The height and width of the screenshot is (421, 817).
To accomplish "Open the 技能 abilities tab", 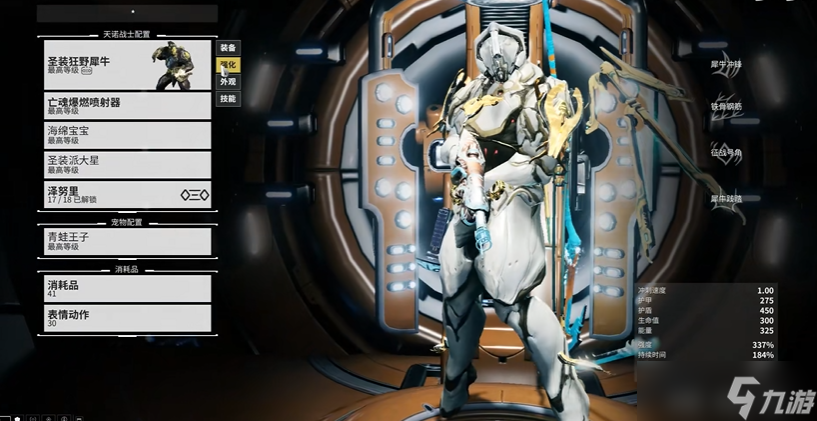I will click(x=228, y=99).
